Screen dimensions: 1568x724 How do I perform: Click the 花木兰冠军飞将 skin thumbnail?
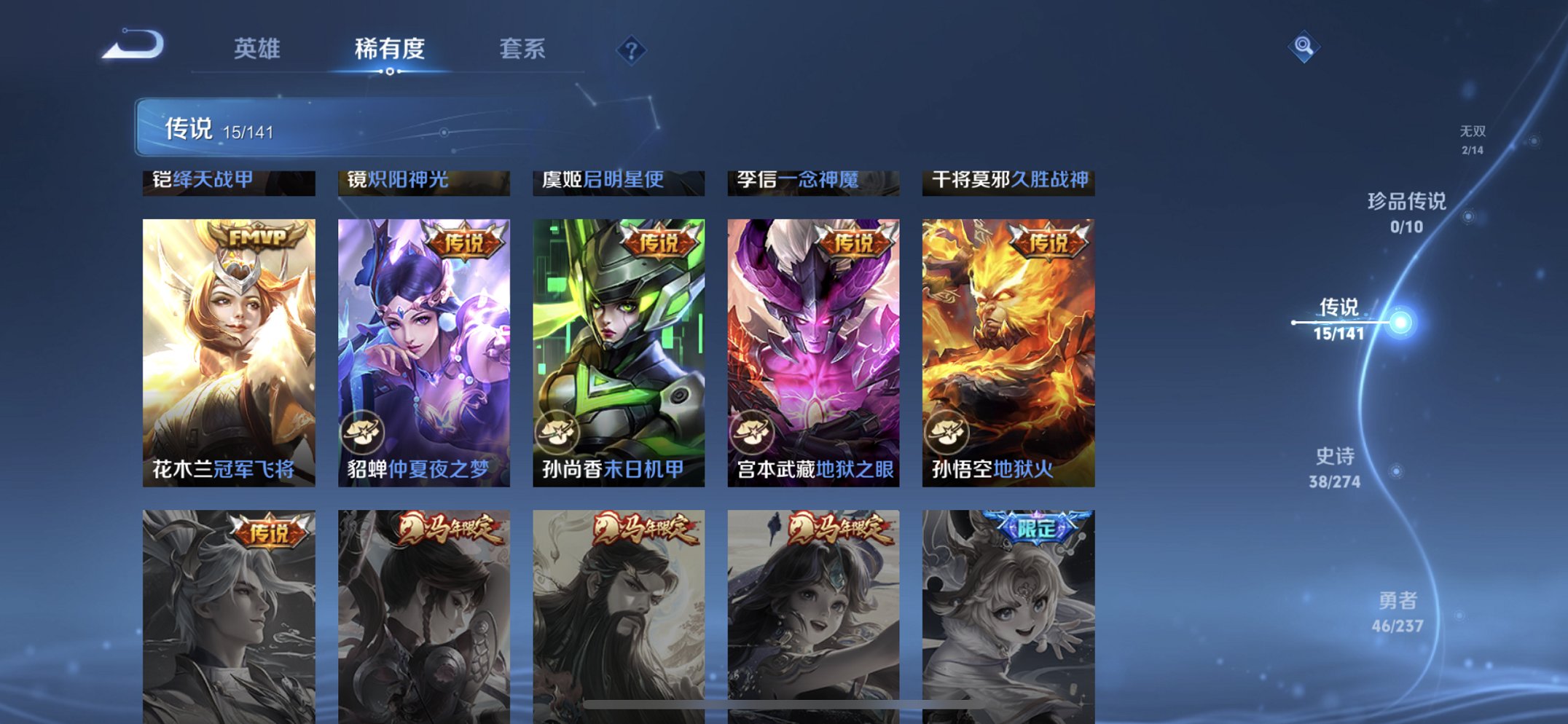click(229, 350)
